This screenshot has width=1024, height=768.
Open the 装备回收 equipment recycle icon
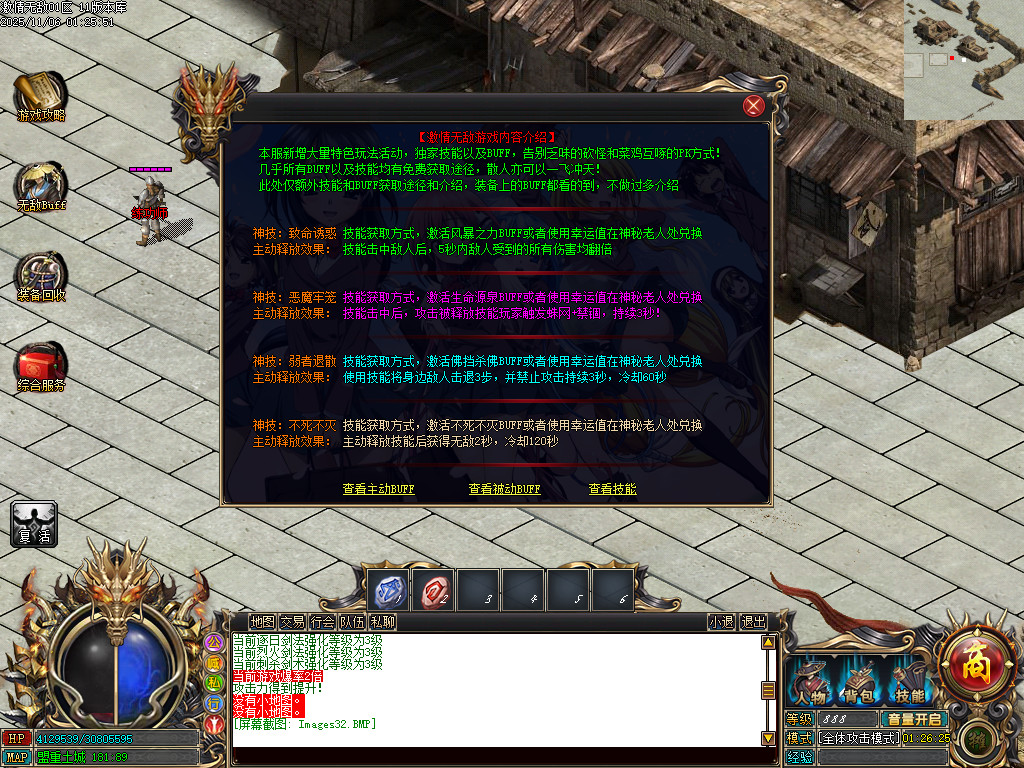pos(41,276)
